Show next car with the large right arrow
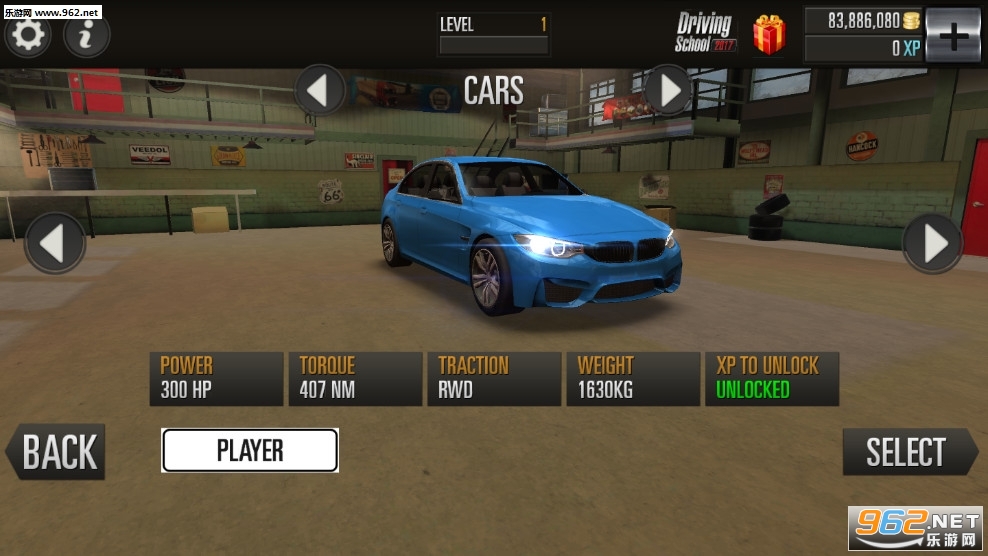Viewport: 988px width, 556px height. 932,243
